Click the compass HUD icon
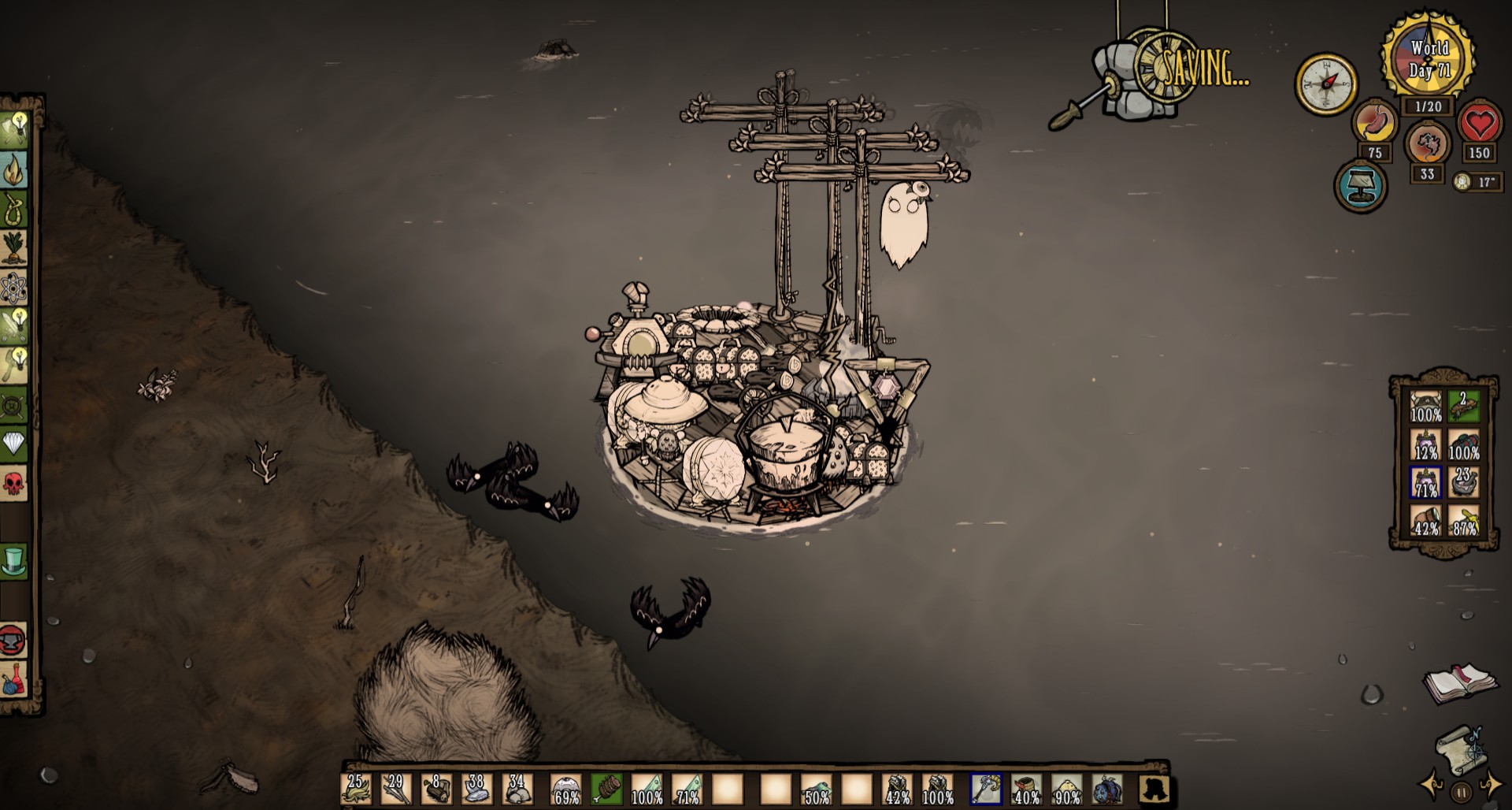Viewport: 1512px width, 810px height. tap(1326, 84)
